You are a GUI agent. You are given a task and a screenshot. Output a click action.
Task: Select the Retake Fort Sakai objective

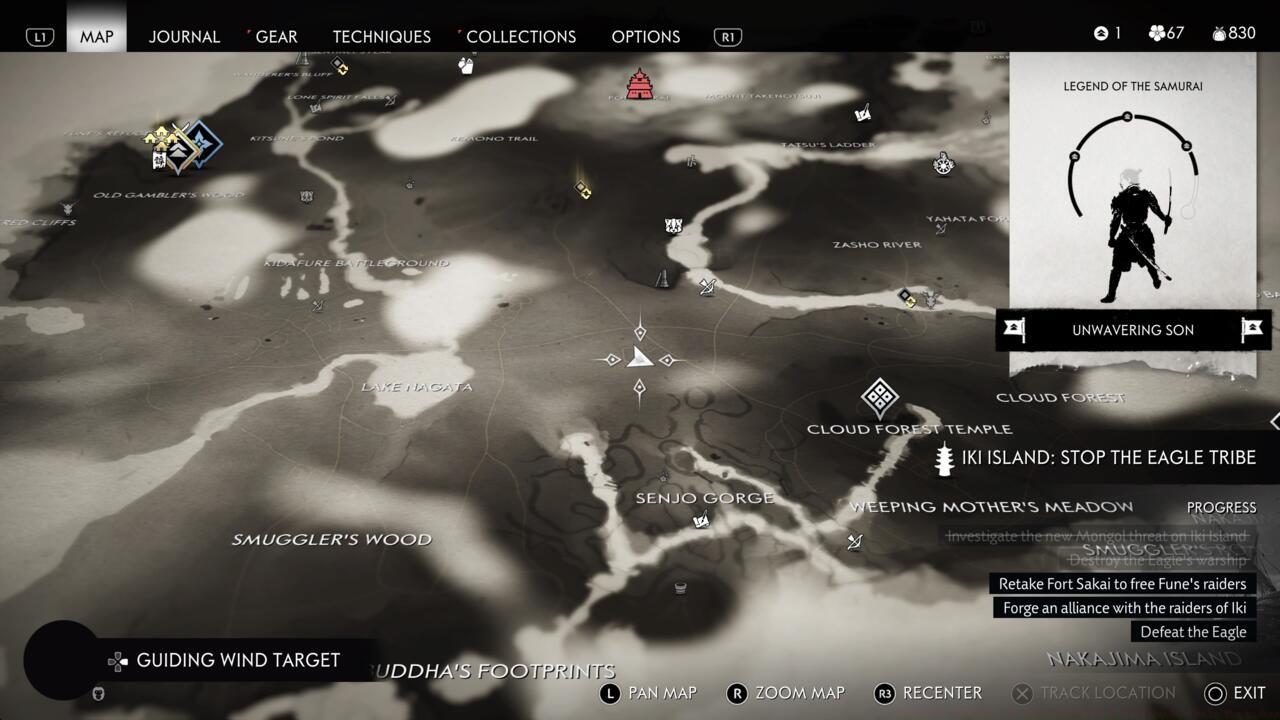click(x=1122, y=584)
